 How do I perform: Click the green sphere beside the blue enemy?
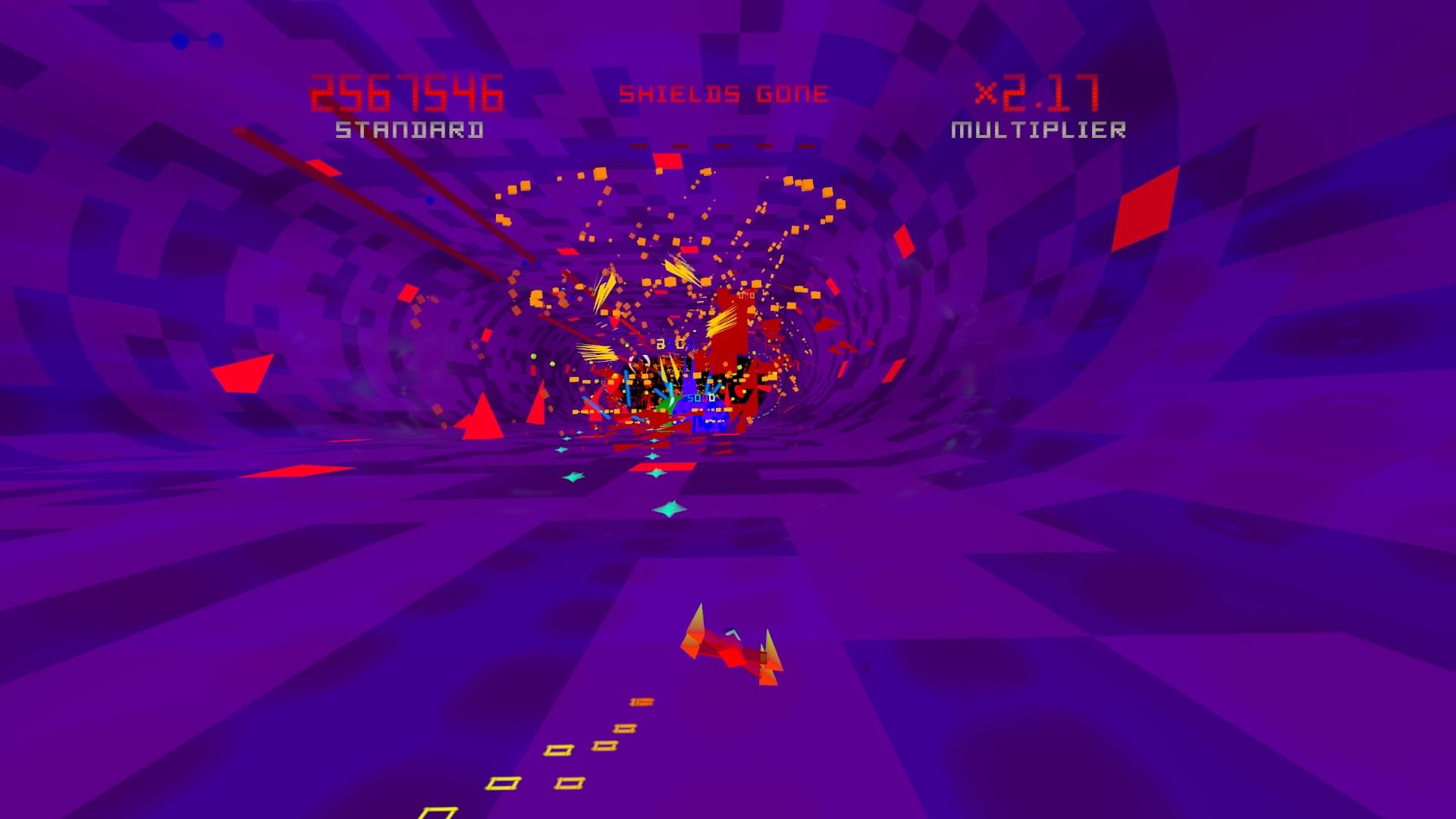click(666, 406)
